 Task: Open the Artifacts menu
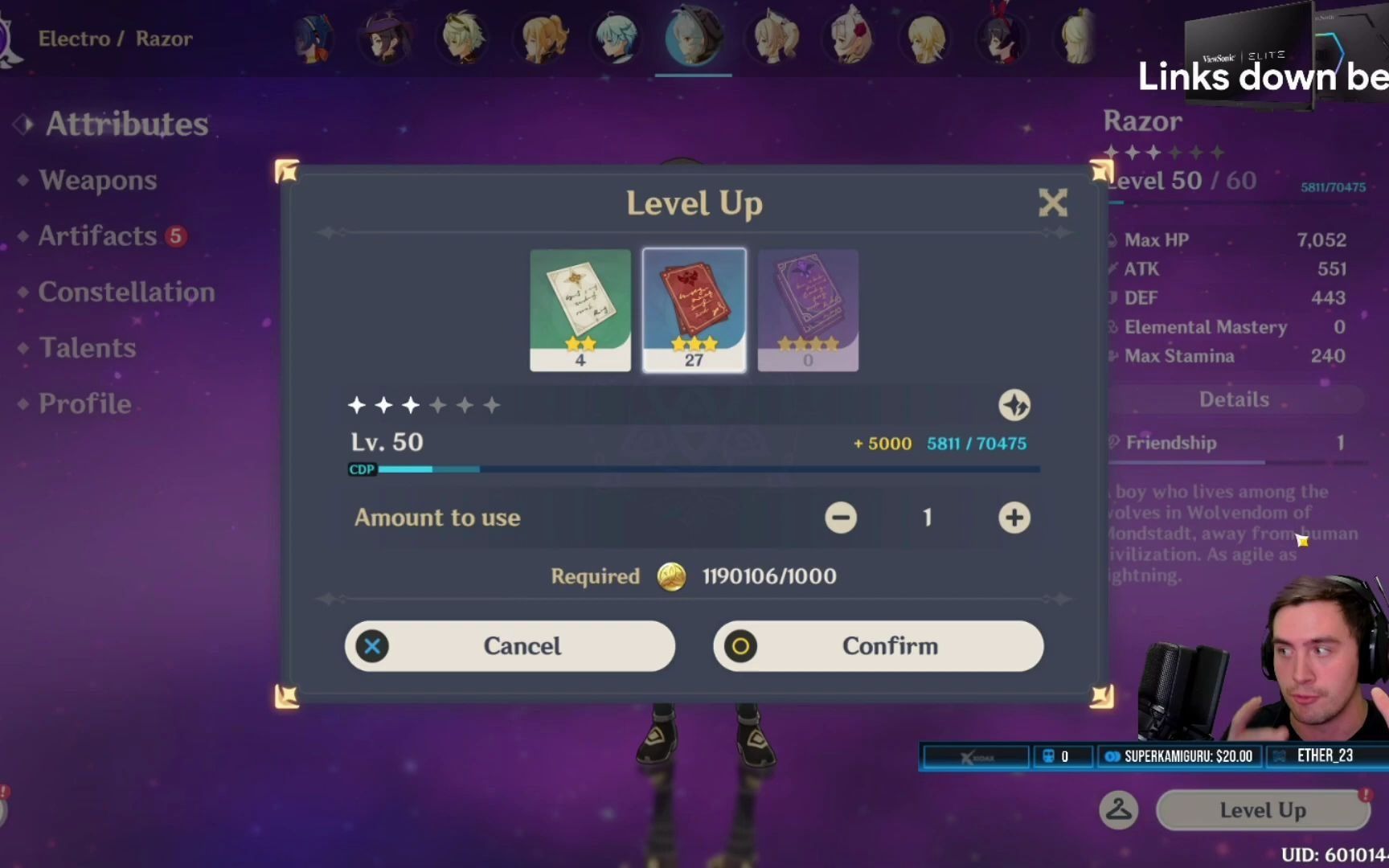(x=97, y=236)
